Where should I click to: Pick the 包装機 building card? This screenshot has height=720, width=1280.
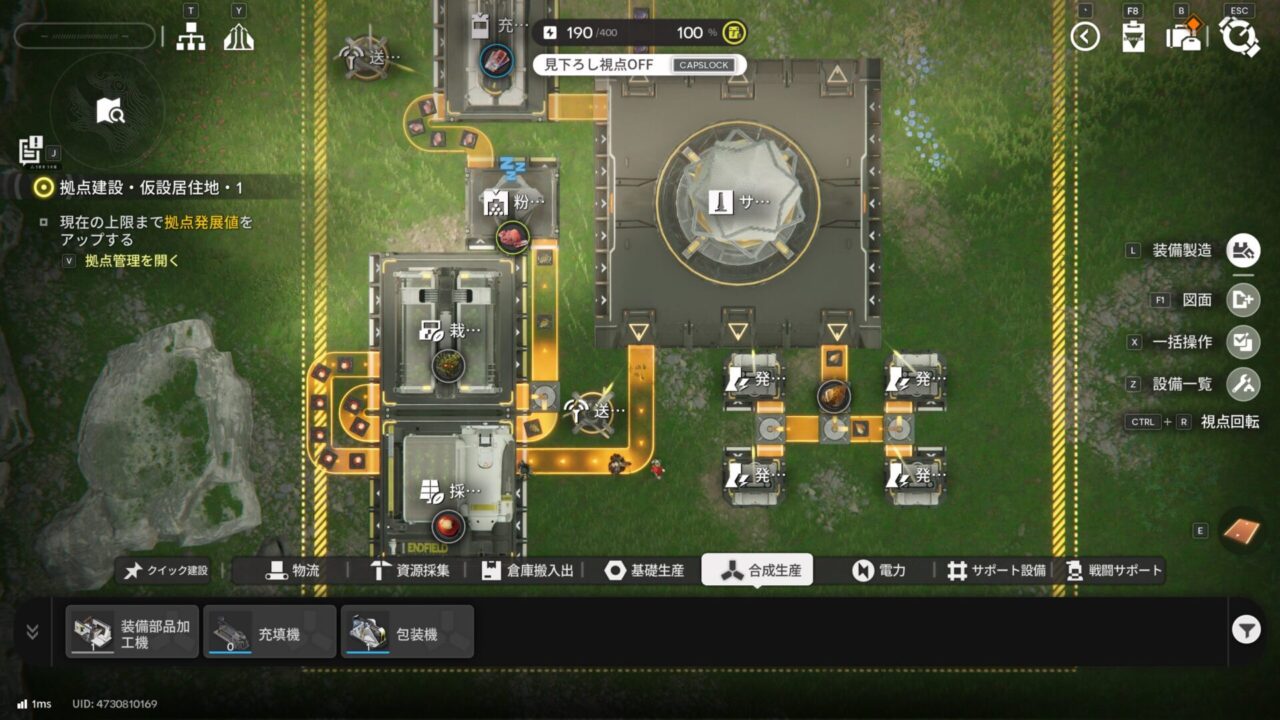click(407, 632)
